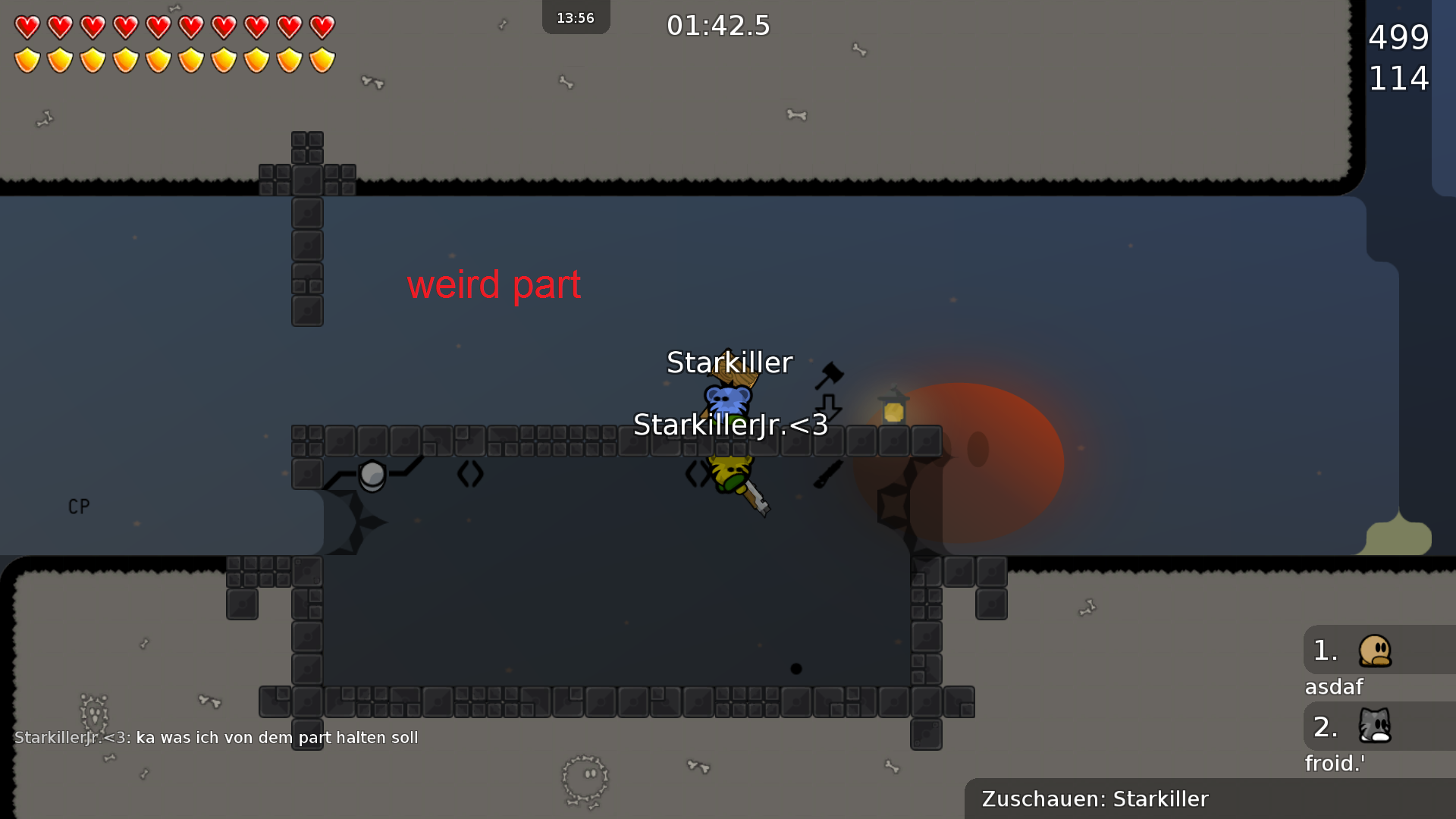Select the hammer weapon icon near Starkiller
The width and height of the screenshot is (1456, 819).
(x=830, y=375)
